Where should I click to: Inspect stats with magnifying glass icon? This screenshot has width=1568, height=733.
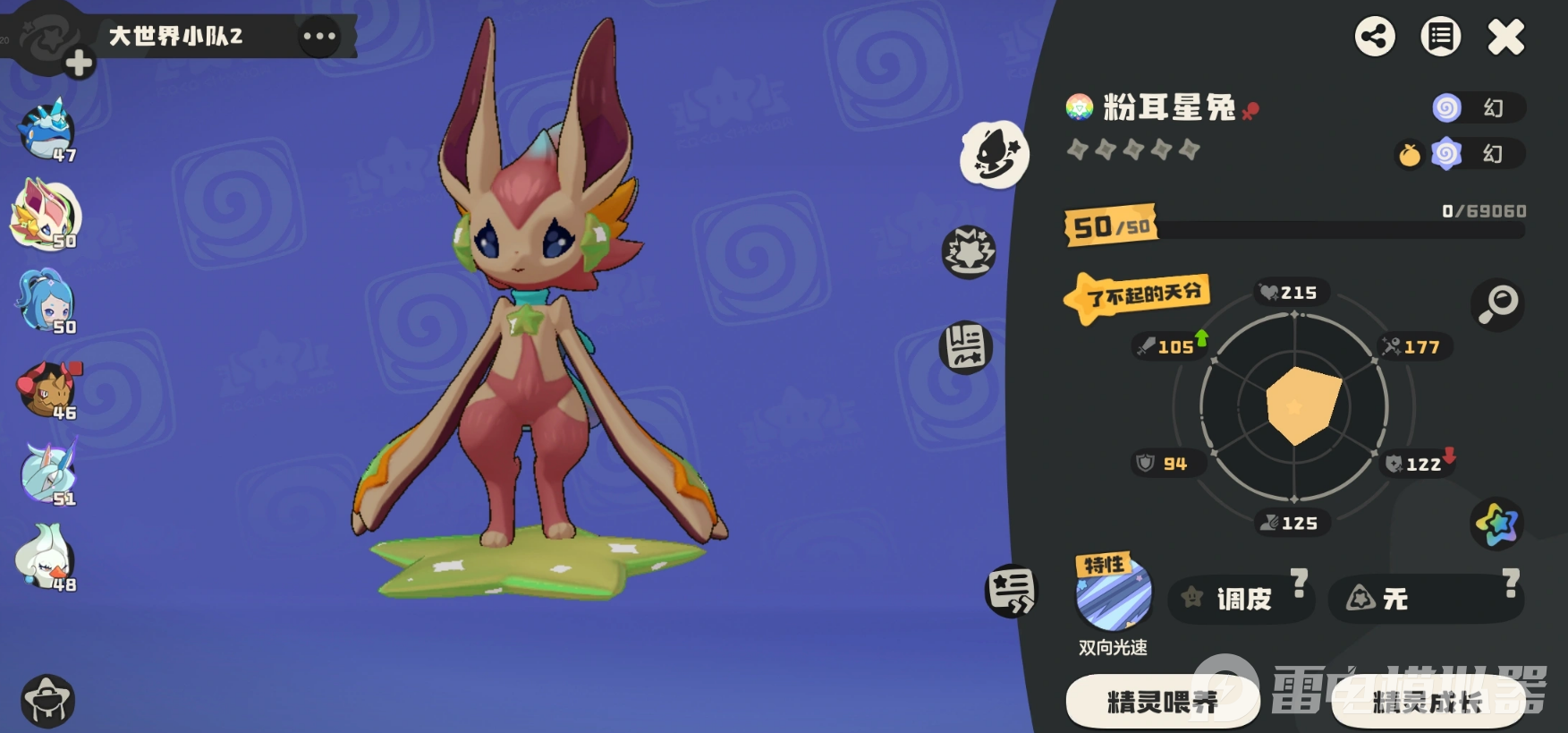(1497, 304)
